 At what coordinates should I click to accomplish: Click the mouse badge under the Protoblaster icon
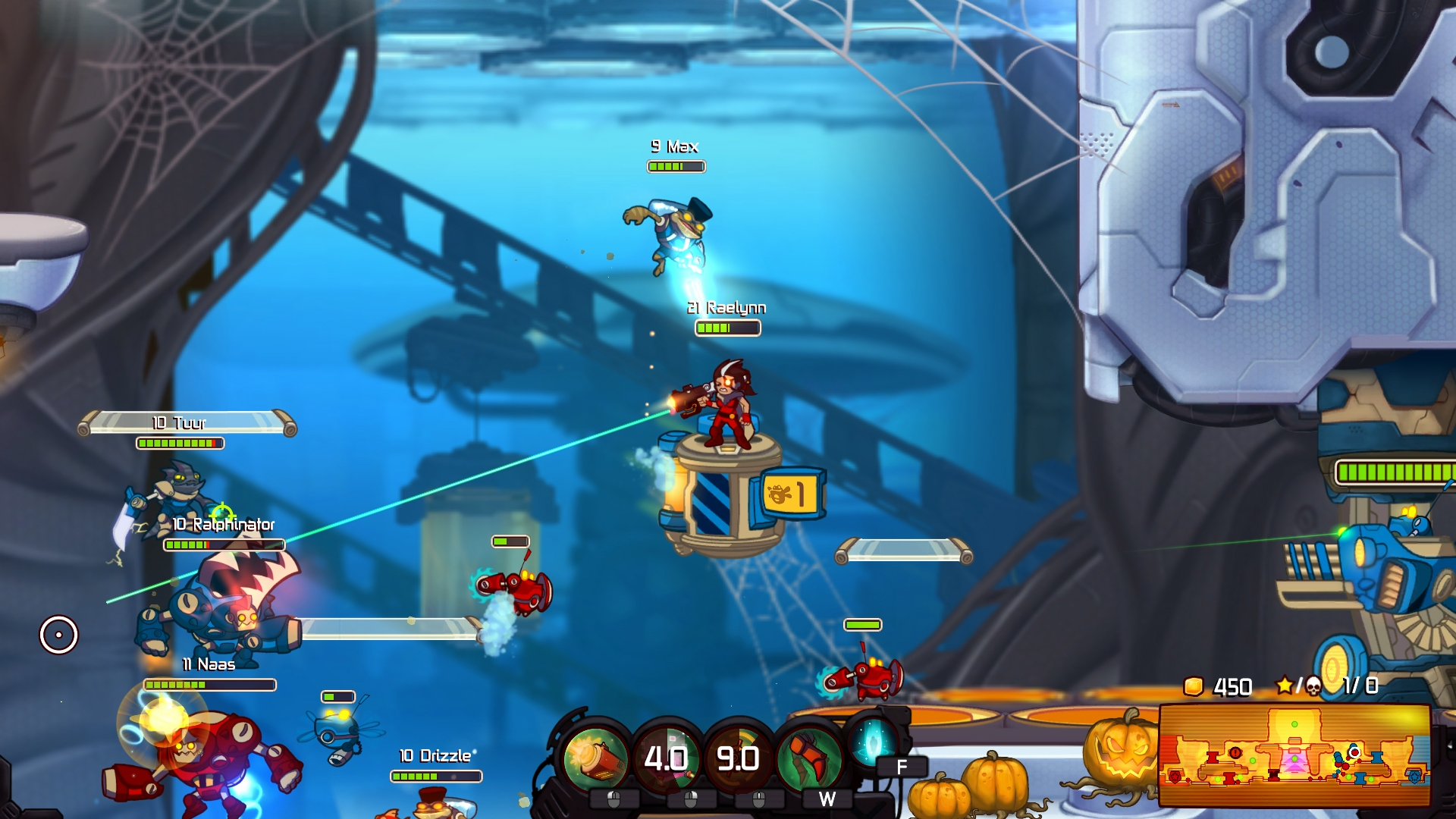coord(614,802)
